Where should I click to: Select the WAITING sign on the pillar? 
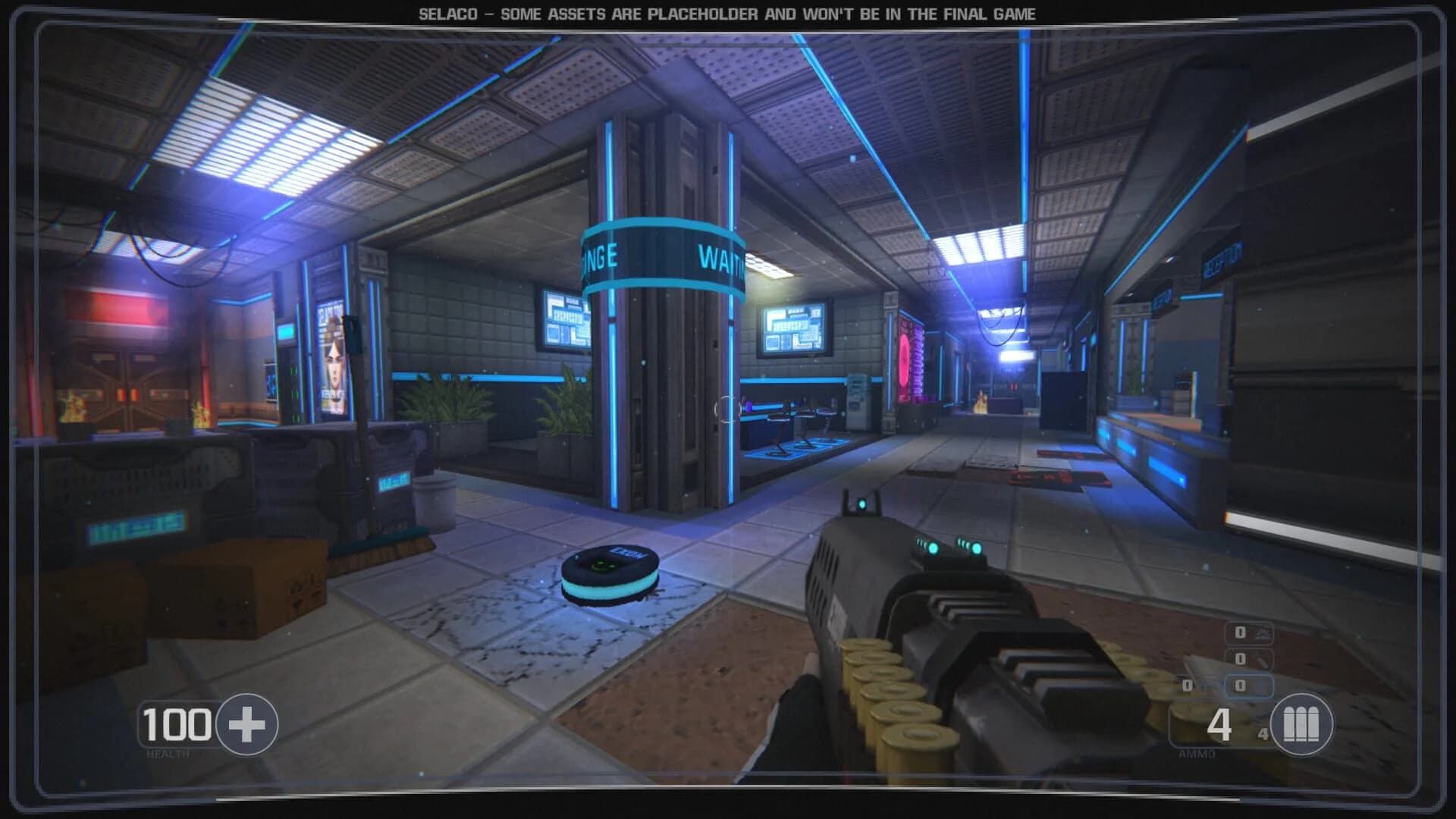pos(719,258)
